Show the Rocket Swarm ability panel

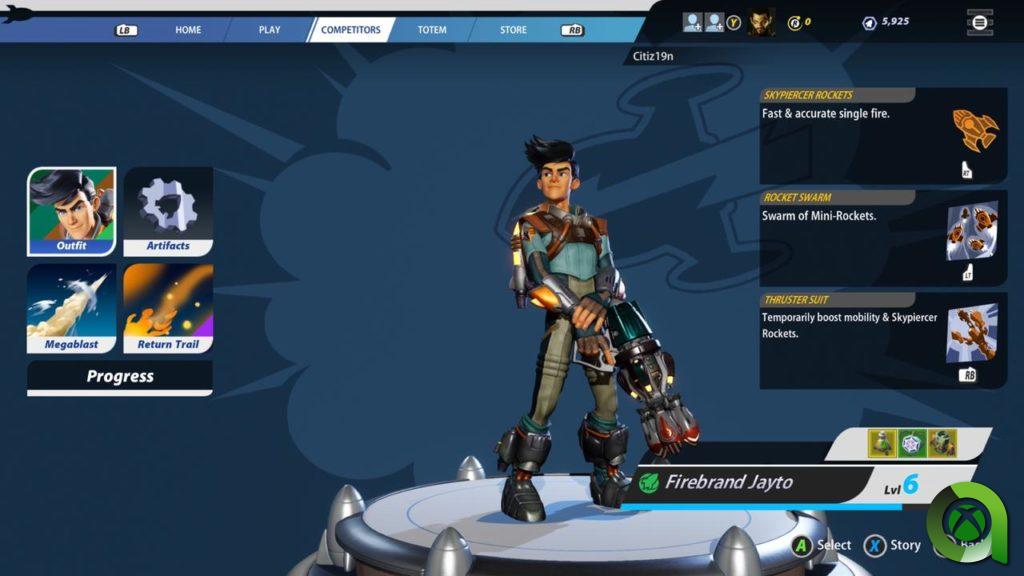(882, 237)
